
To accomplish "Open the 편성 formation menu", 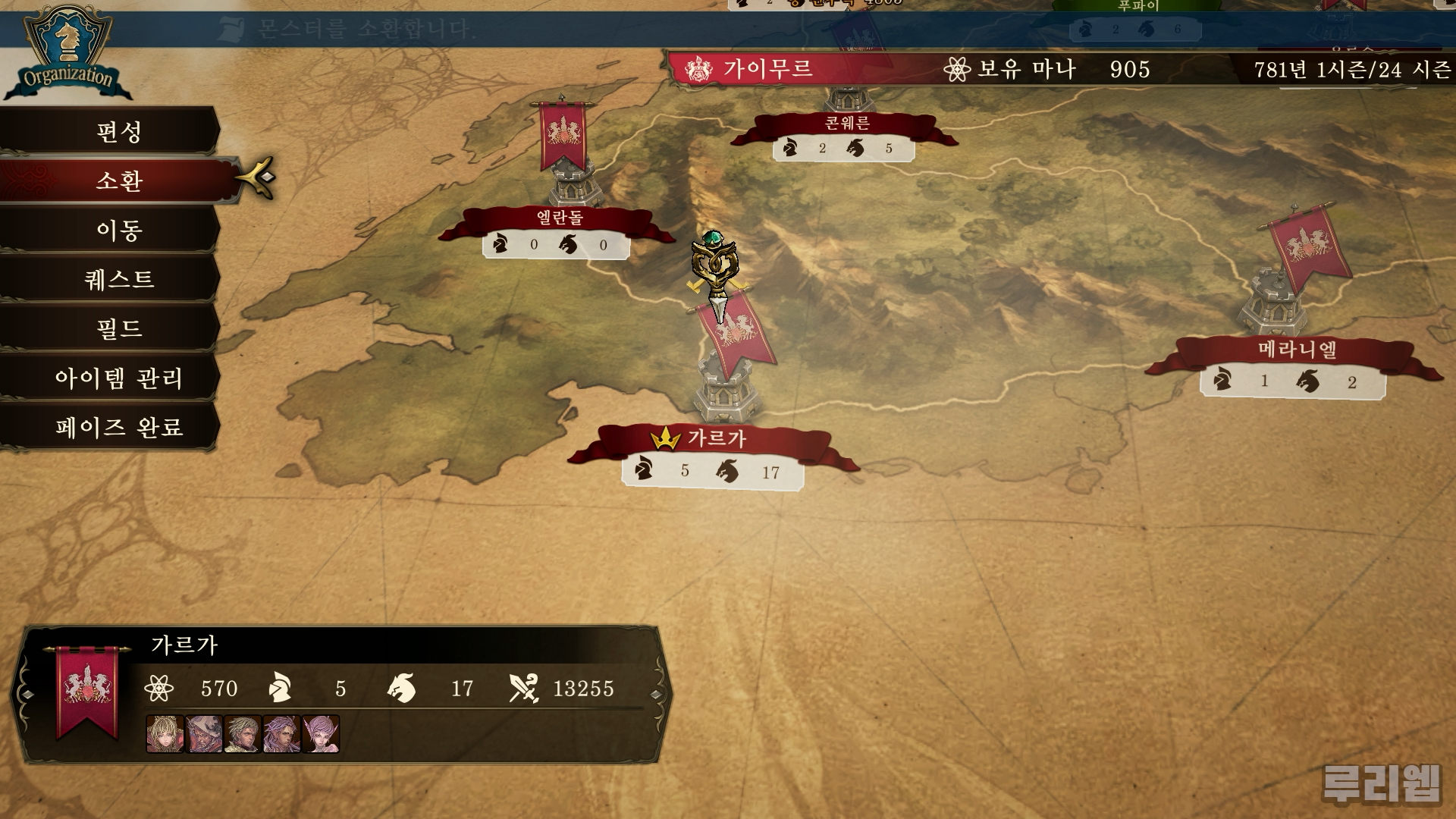I will (119, 132).
